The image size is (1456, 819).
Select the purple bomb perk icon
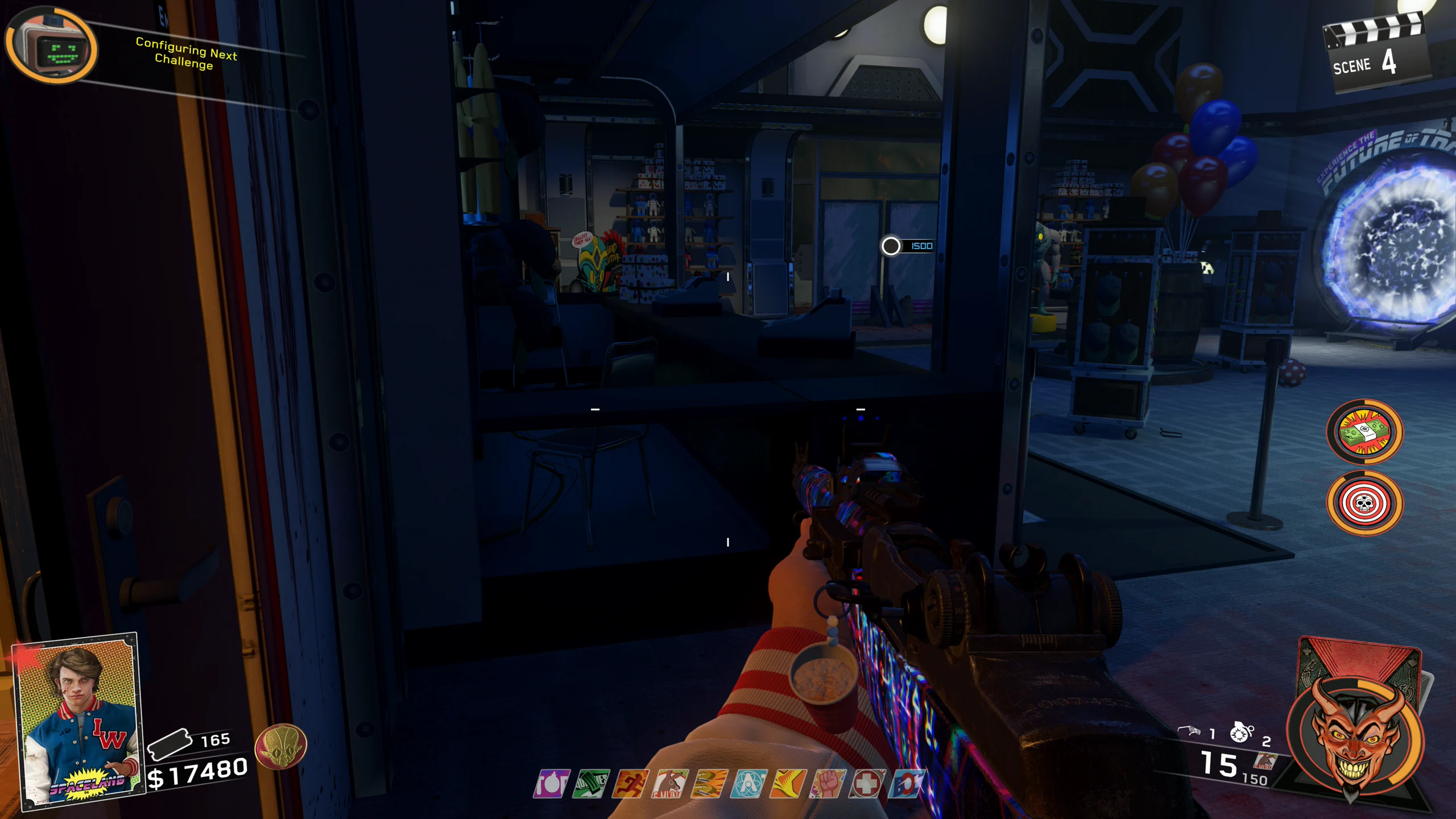[x=551, y=784]
